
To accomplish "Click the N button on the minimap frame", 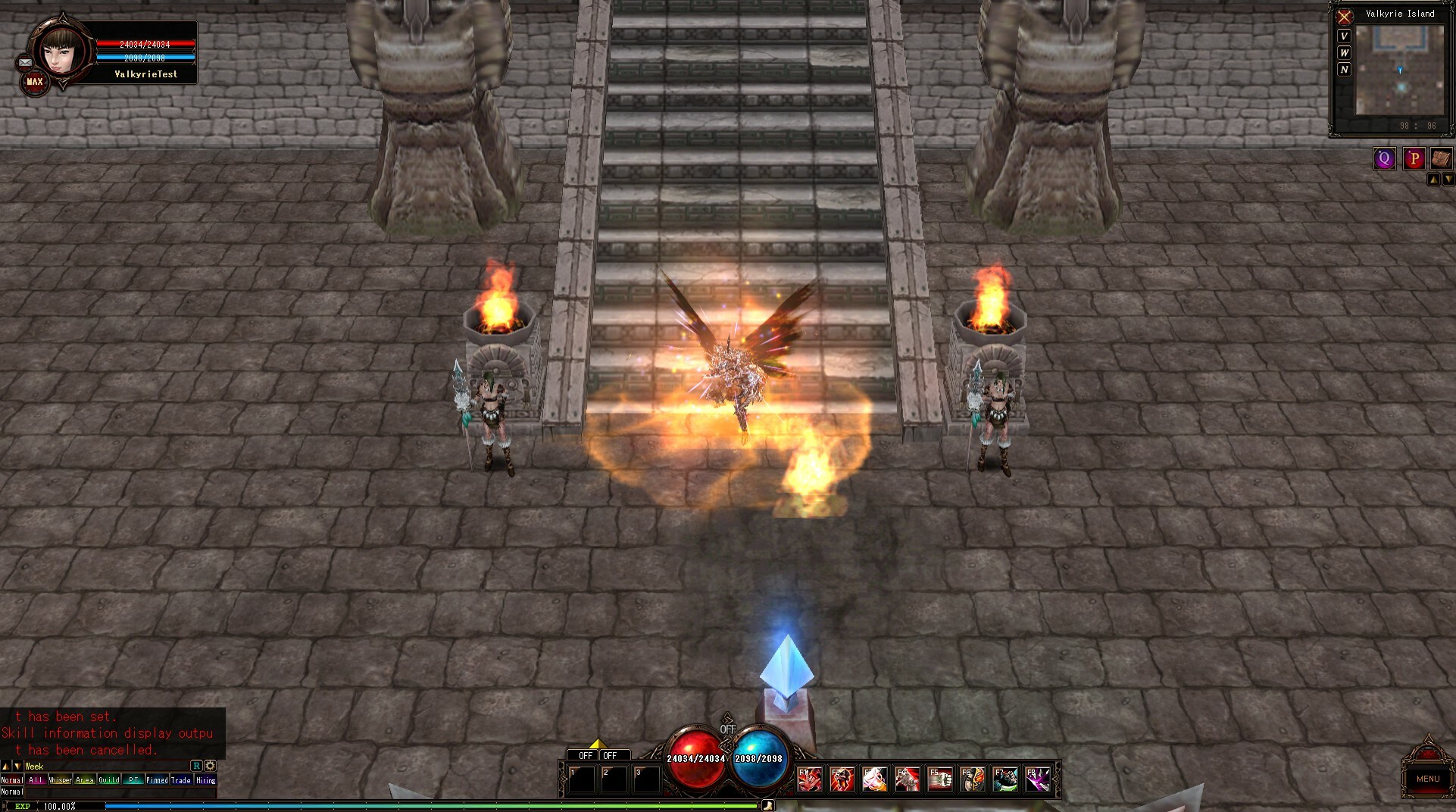I will 1344,69.
